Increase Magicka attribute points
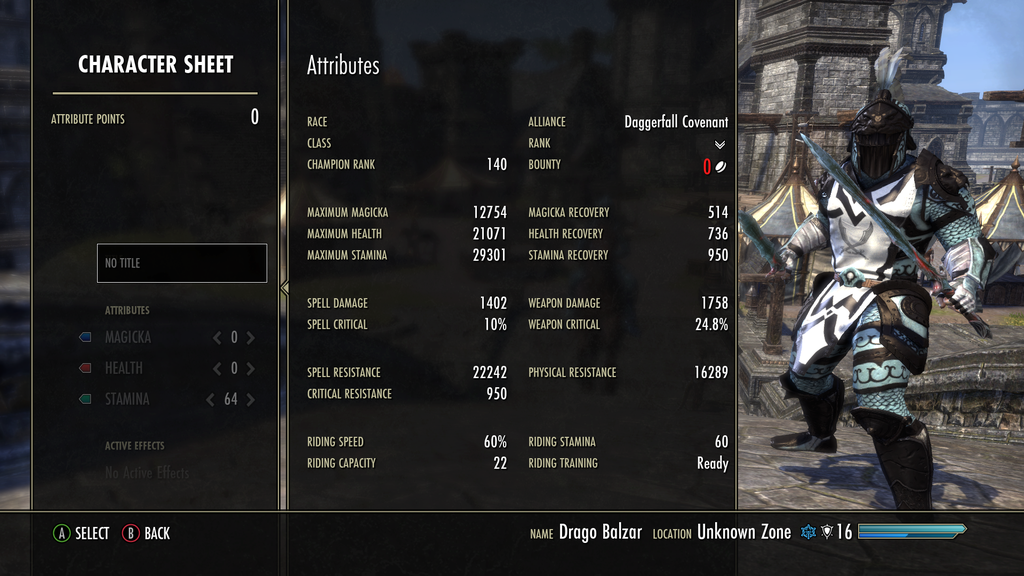The image size is (1024, 576). (x=251, y=338)
